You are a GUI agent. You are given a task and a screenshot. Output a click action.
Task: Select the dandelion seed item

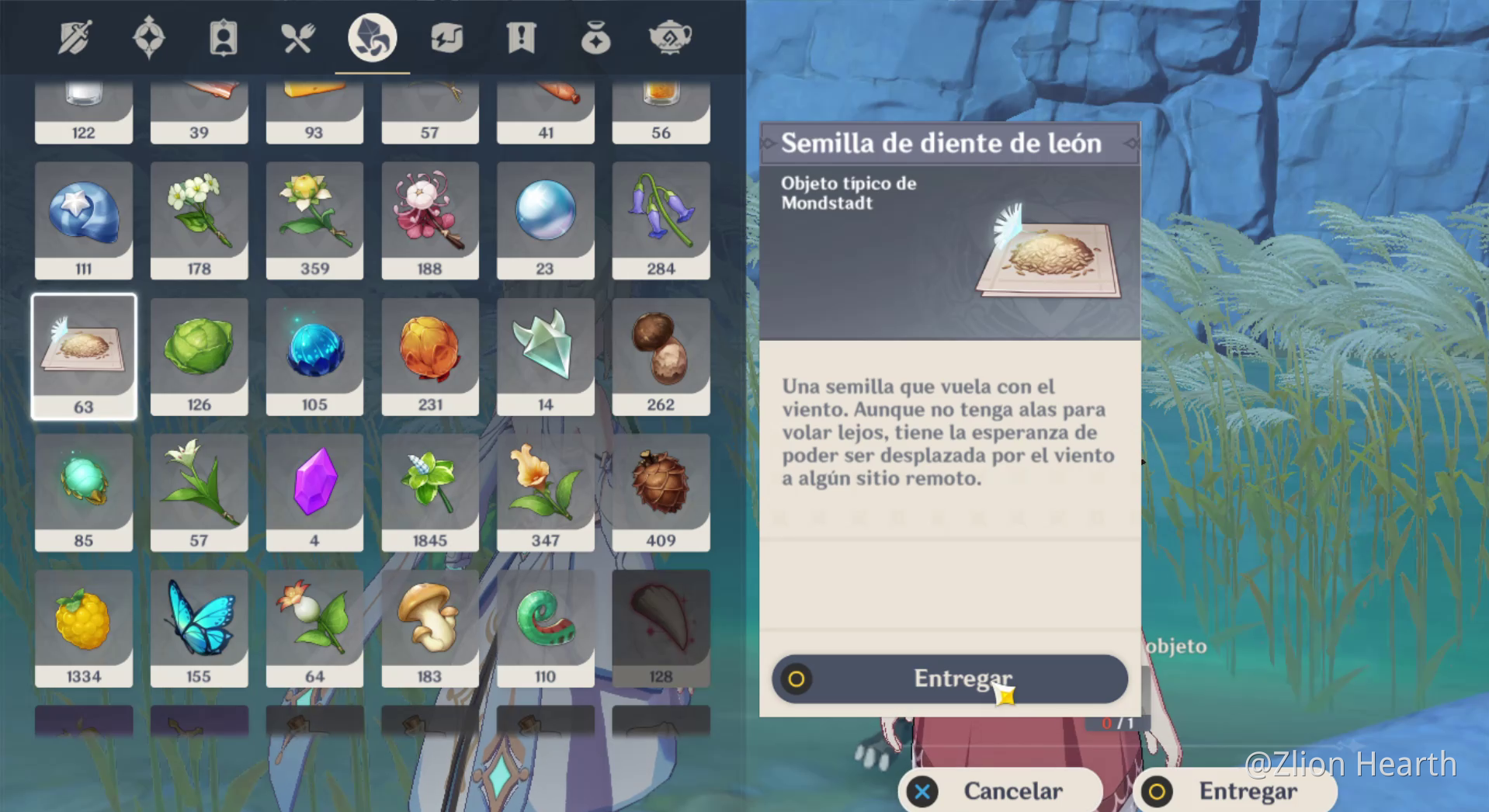pos(84,356)
